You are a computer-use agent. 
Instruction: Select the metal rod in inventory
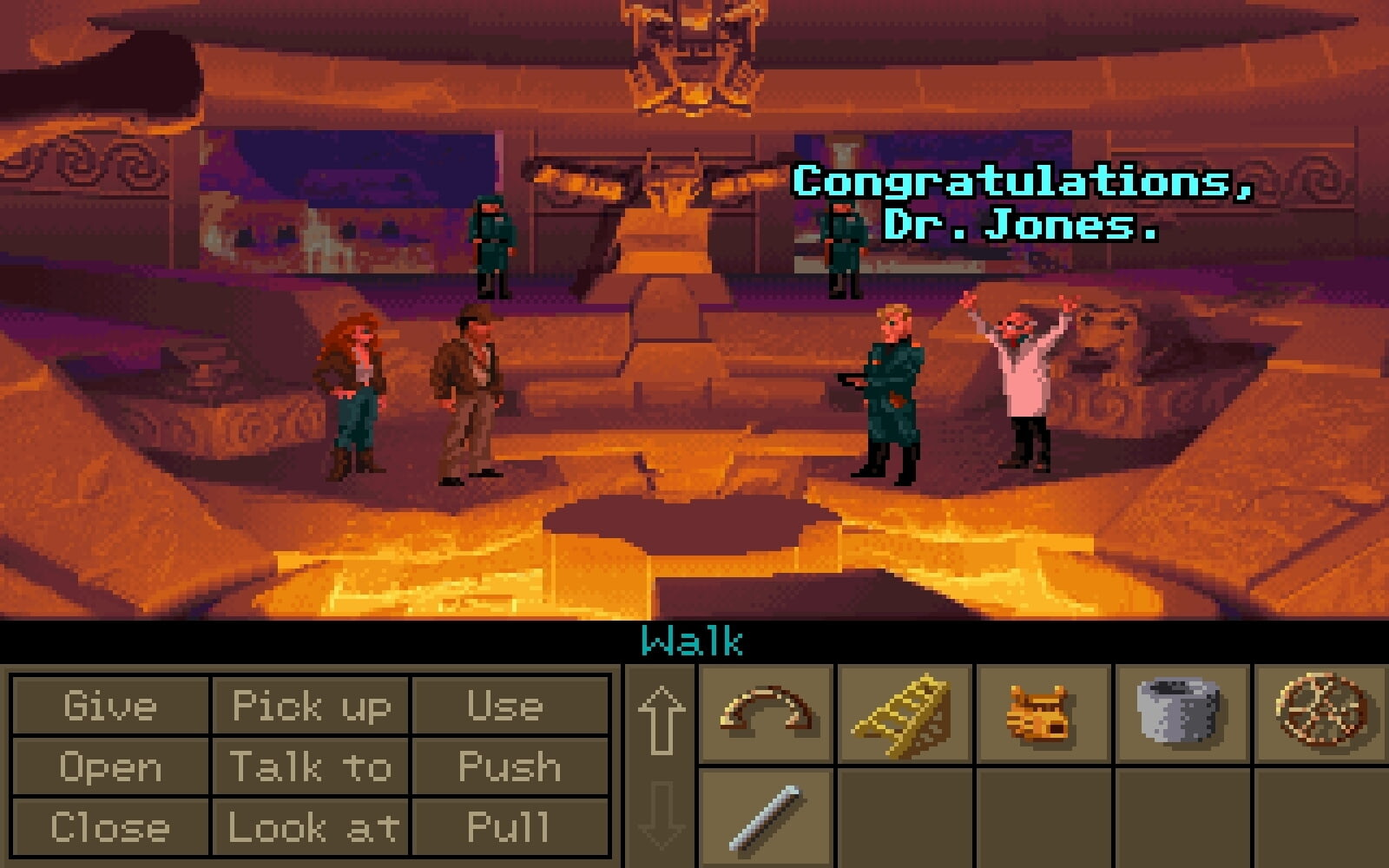coord(766,818)
